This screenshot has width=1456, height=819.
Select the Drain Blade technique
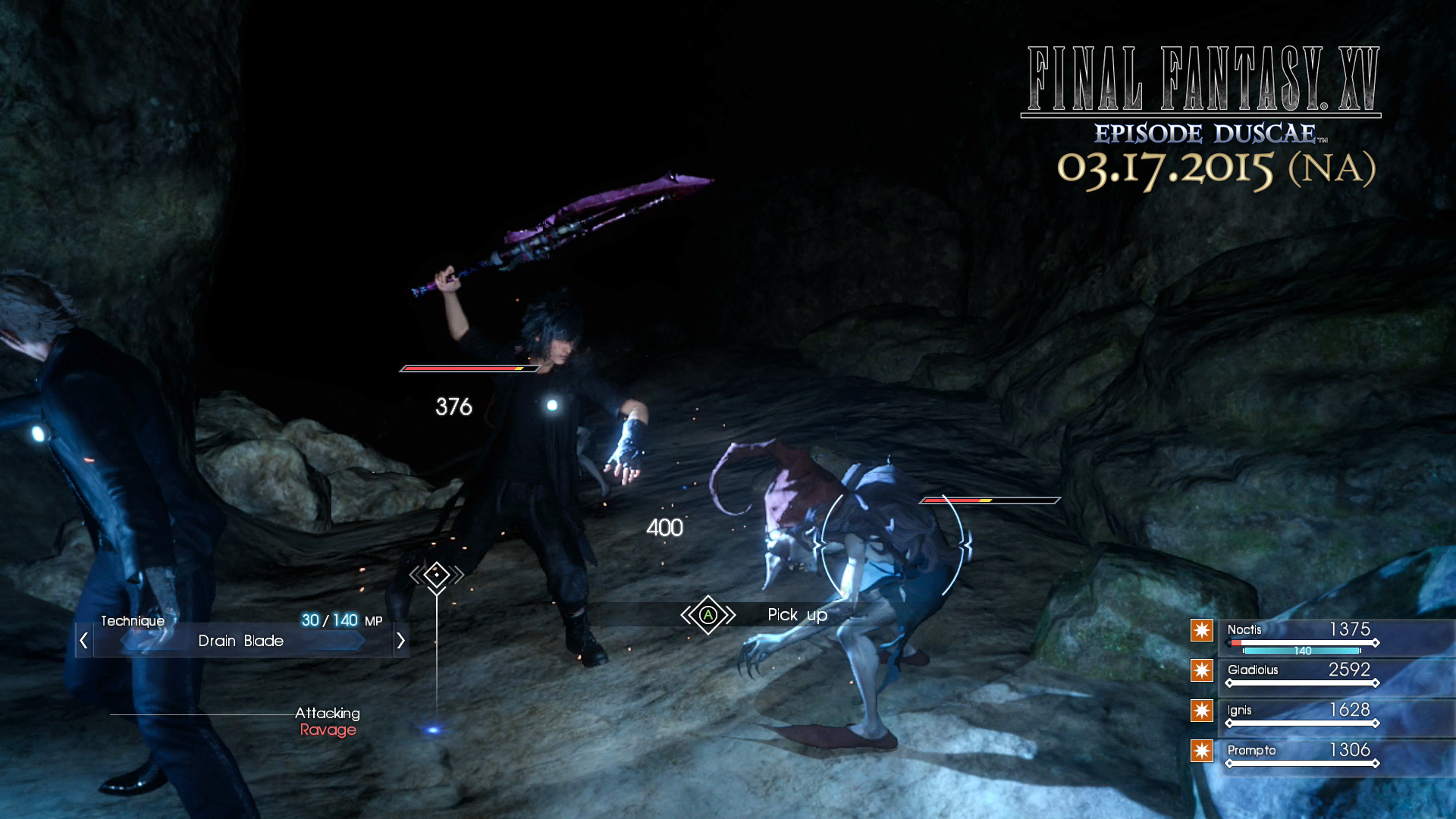[241, 641]
